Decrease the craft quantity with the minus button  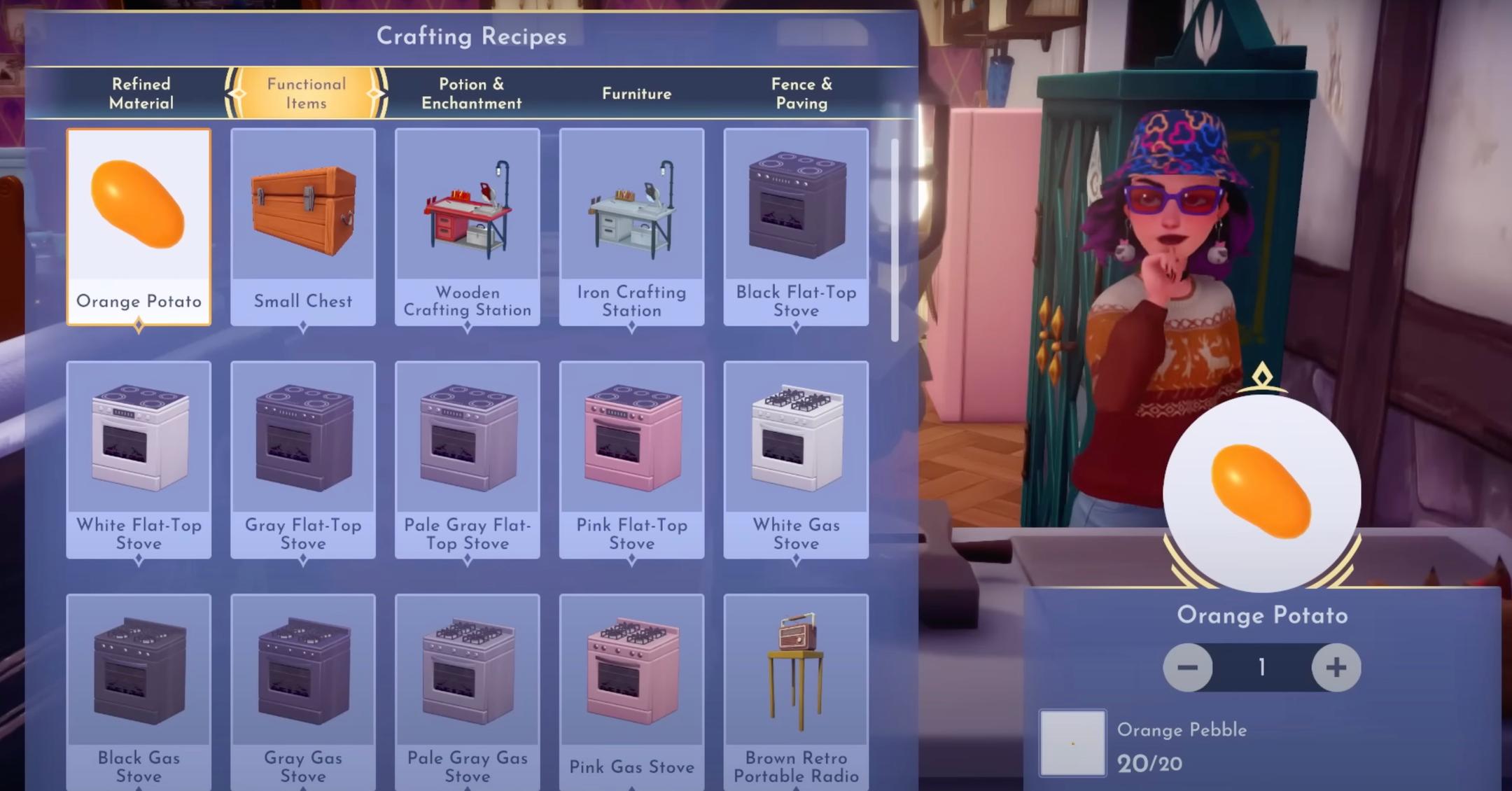(x=1188, y=668)
